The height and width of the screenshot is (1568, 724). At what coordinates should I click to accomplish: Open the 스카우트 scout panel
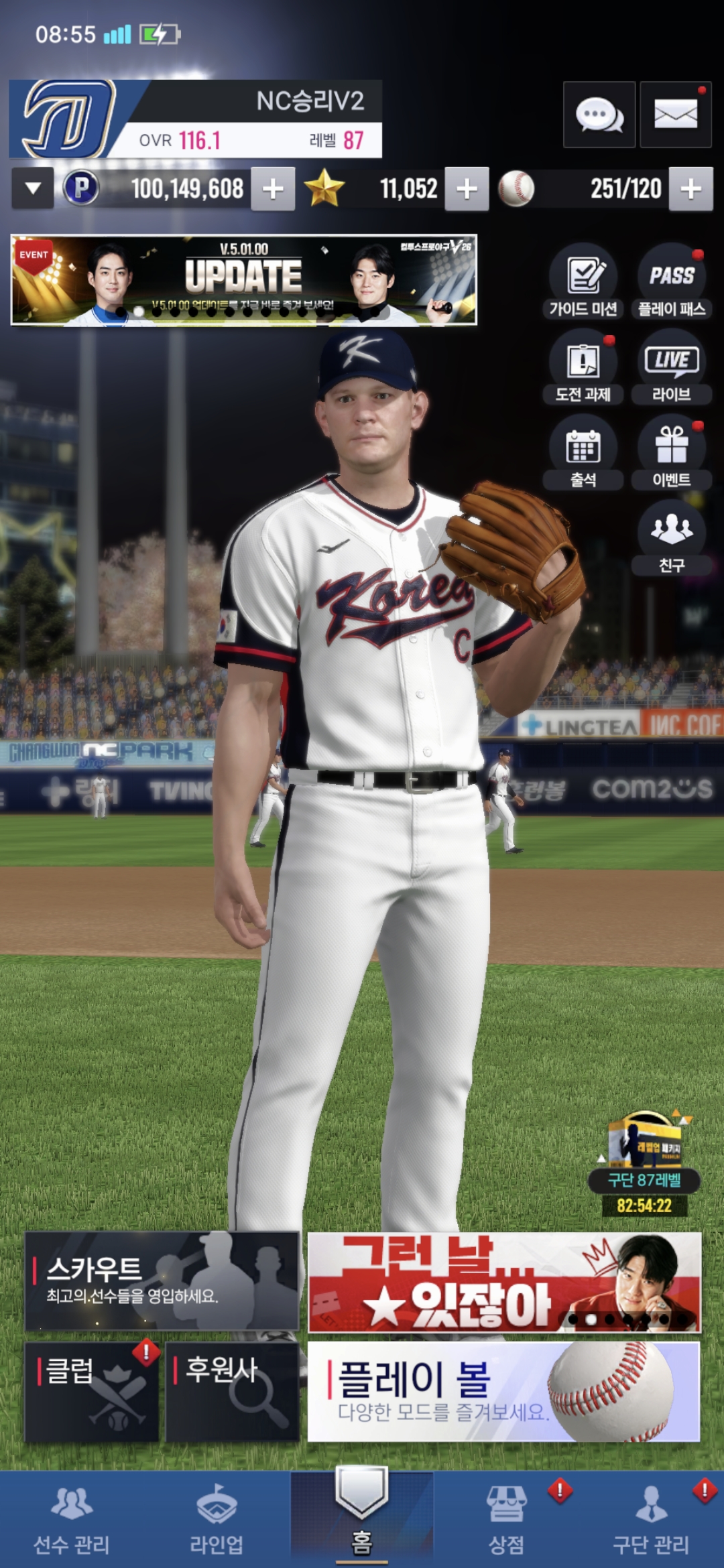tap(162, 1281)
